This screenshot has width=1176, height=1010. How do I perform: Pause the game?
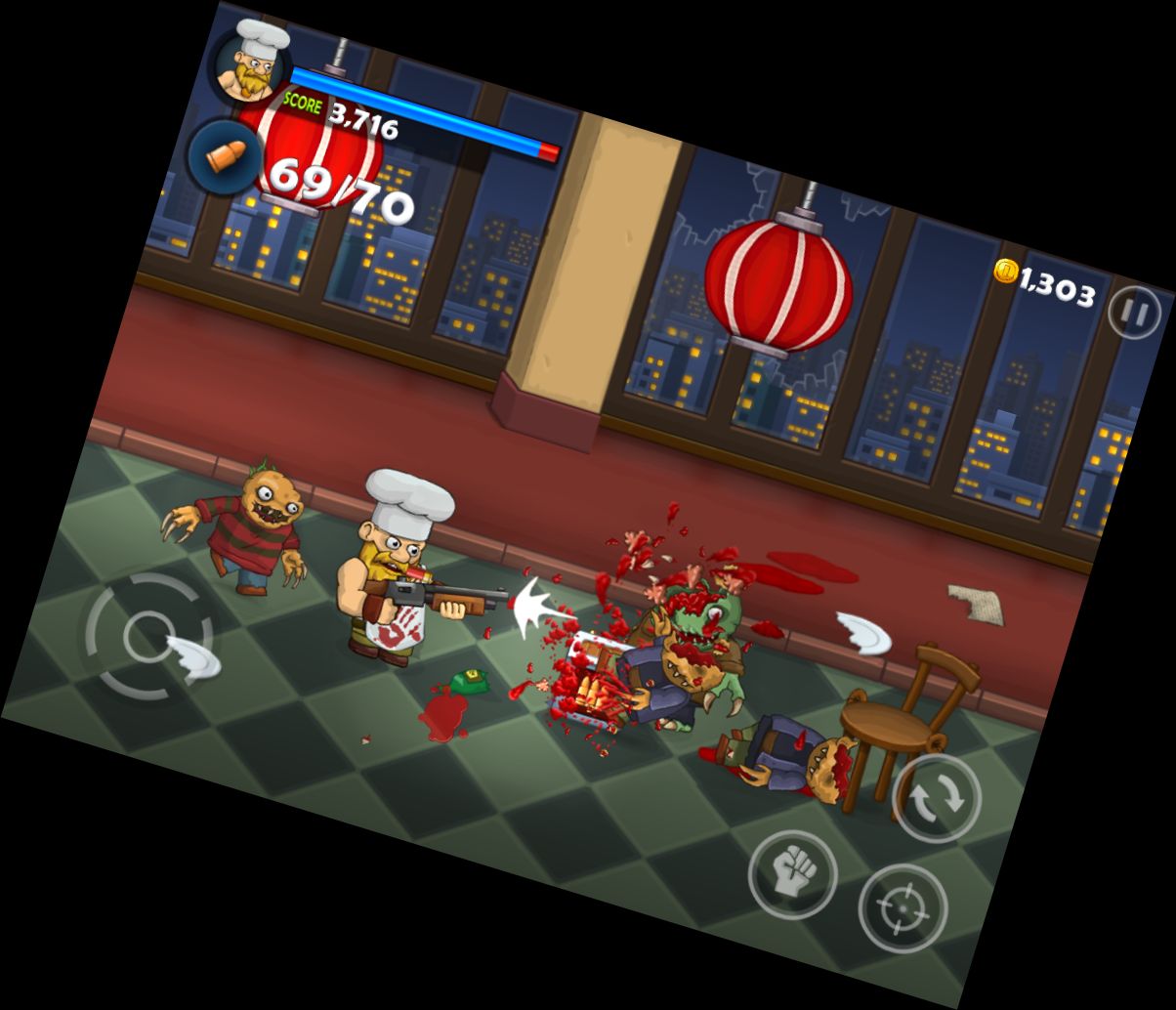click(x=1134, y=313)
